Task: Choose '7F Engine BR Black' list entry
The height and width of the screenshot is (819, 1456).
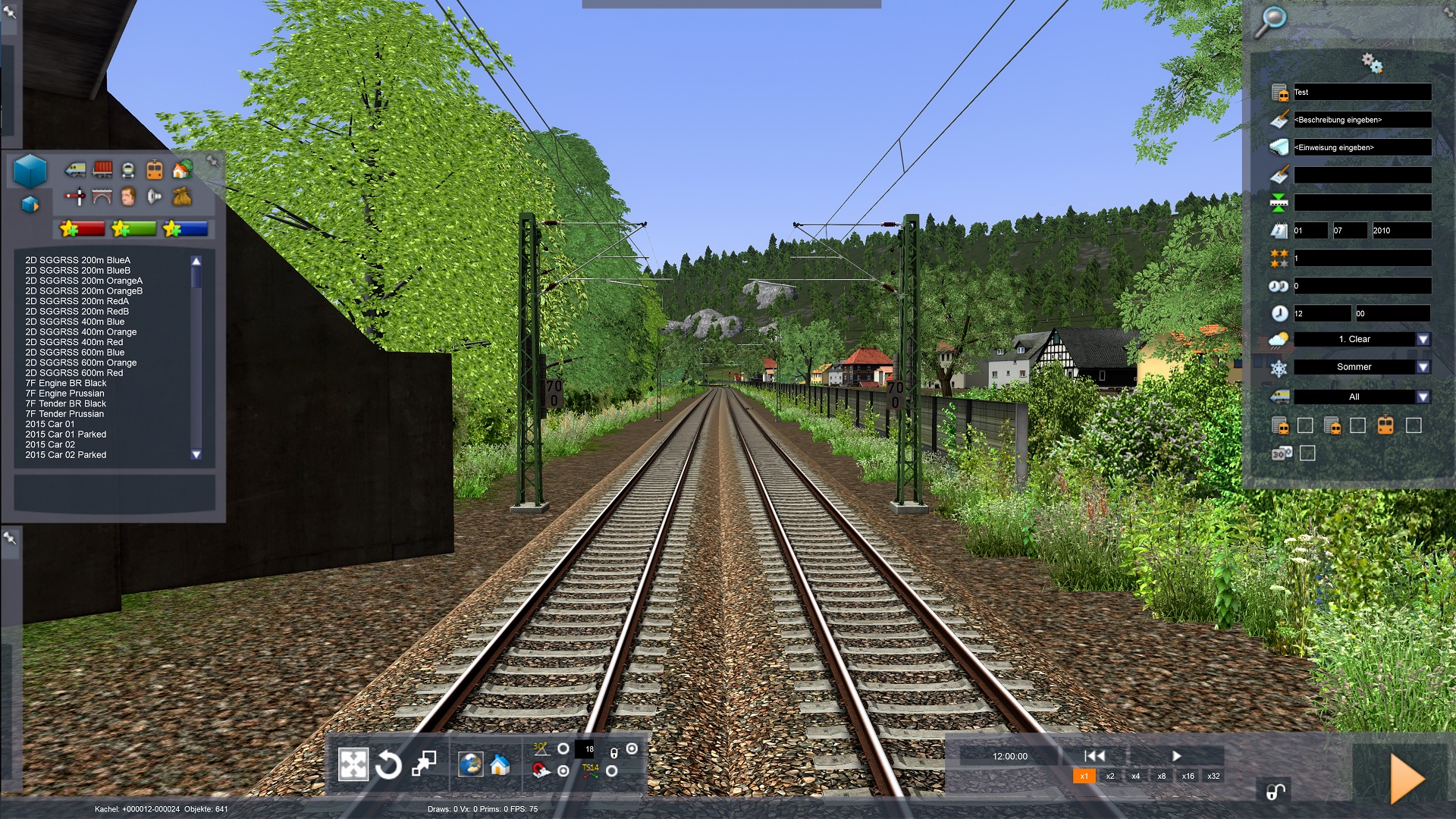Action: pyautogui.click(x=65, y=383)
